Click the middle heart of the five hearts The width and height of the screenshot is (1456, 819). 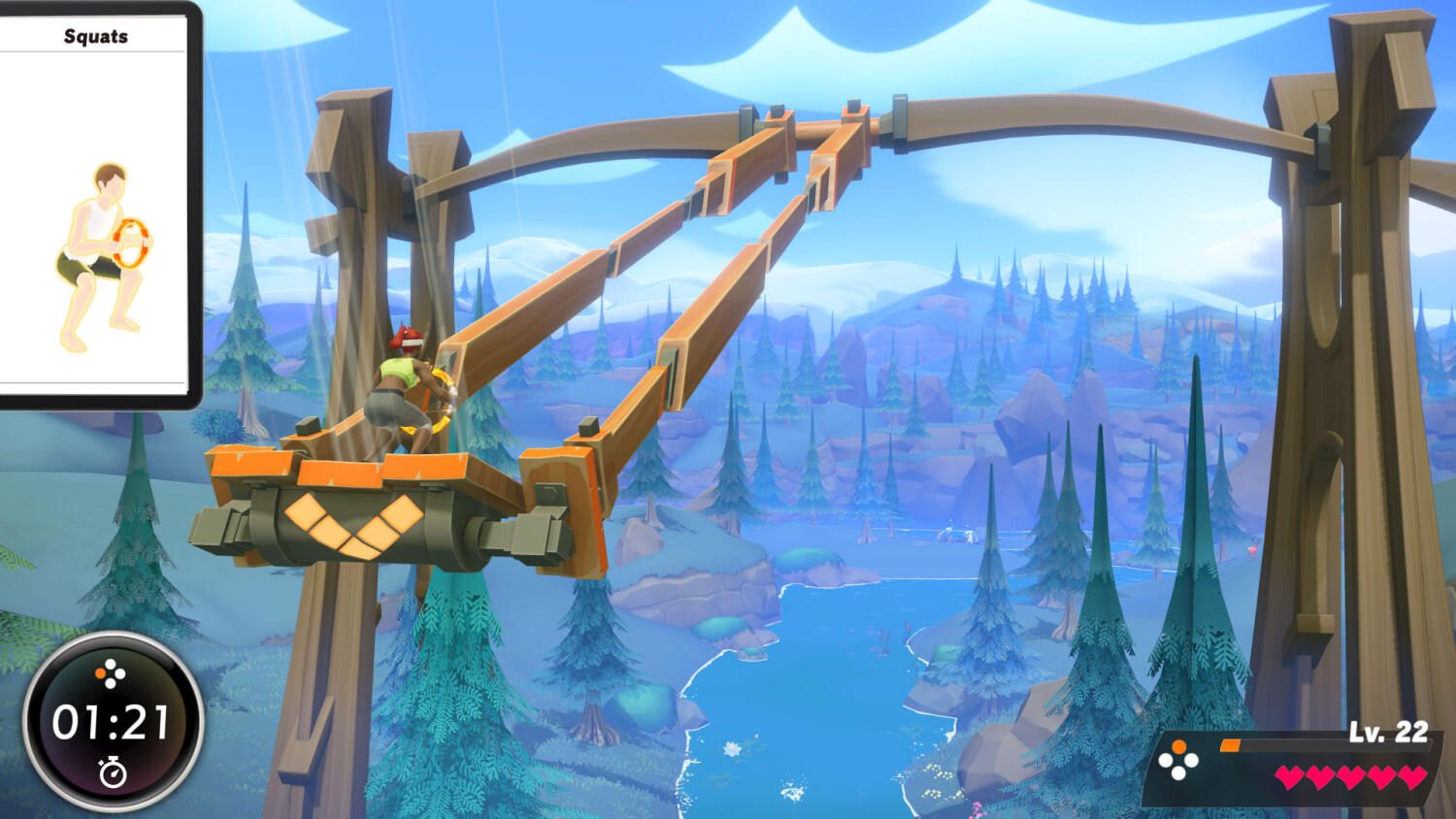tap(1350, 777)
